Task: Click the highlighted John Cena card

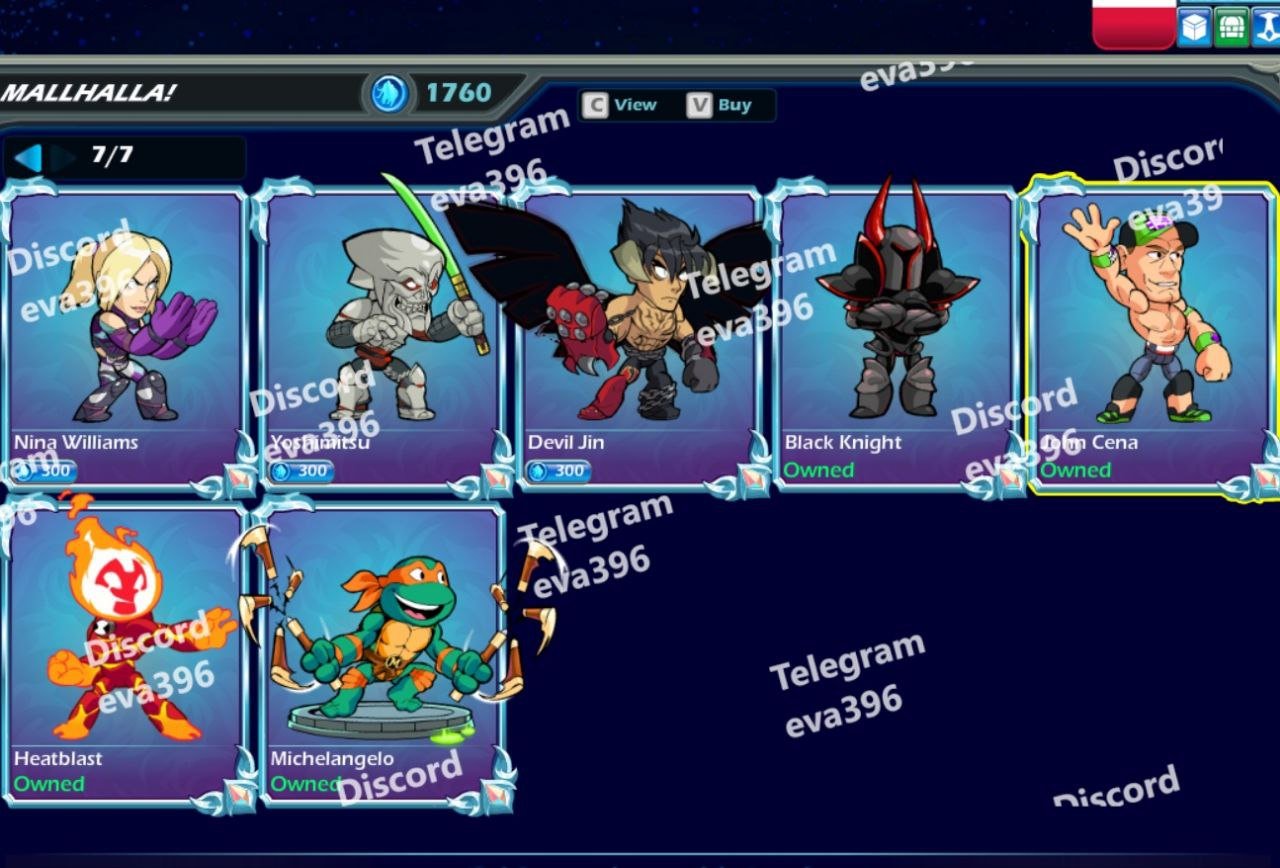Action: [x=1152, y=335]
